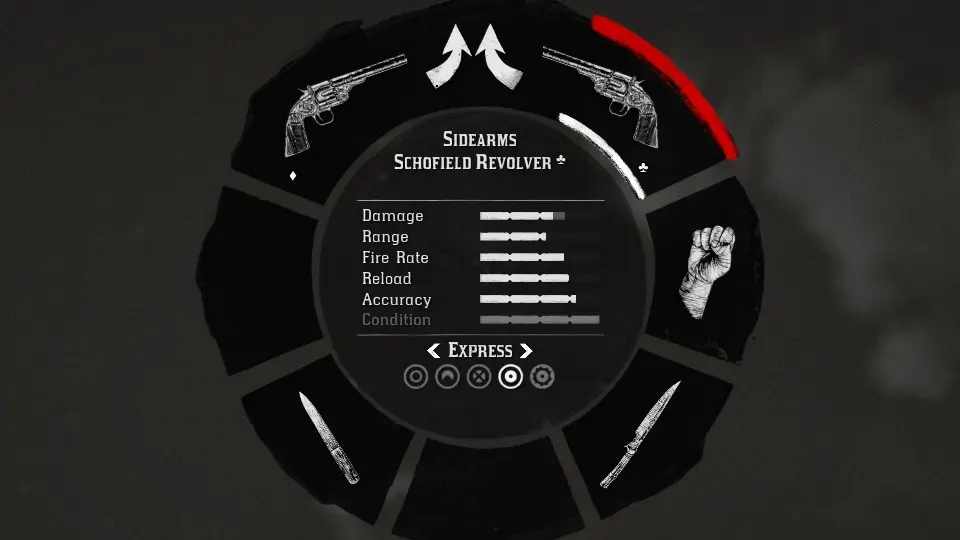Select the cross-marked ammo type icon
Screen dimensions: 960x540
[479, 377]
